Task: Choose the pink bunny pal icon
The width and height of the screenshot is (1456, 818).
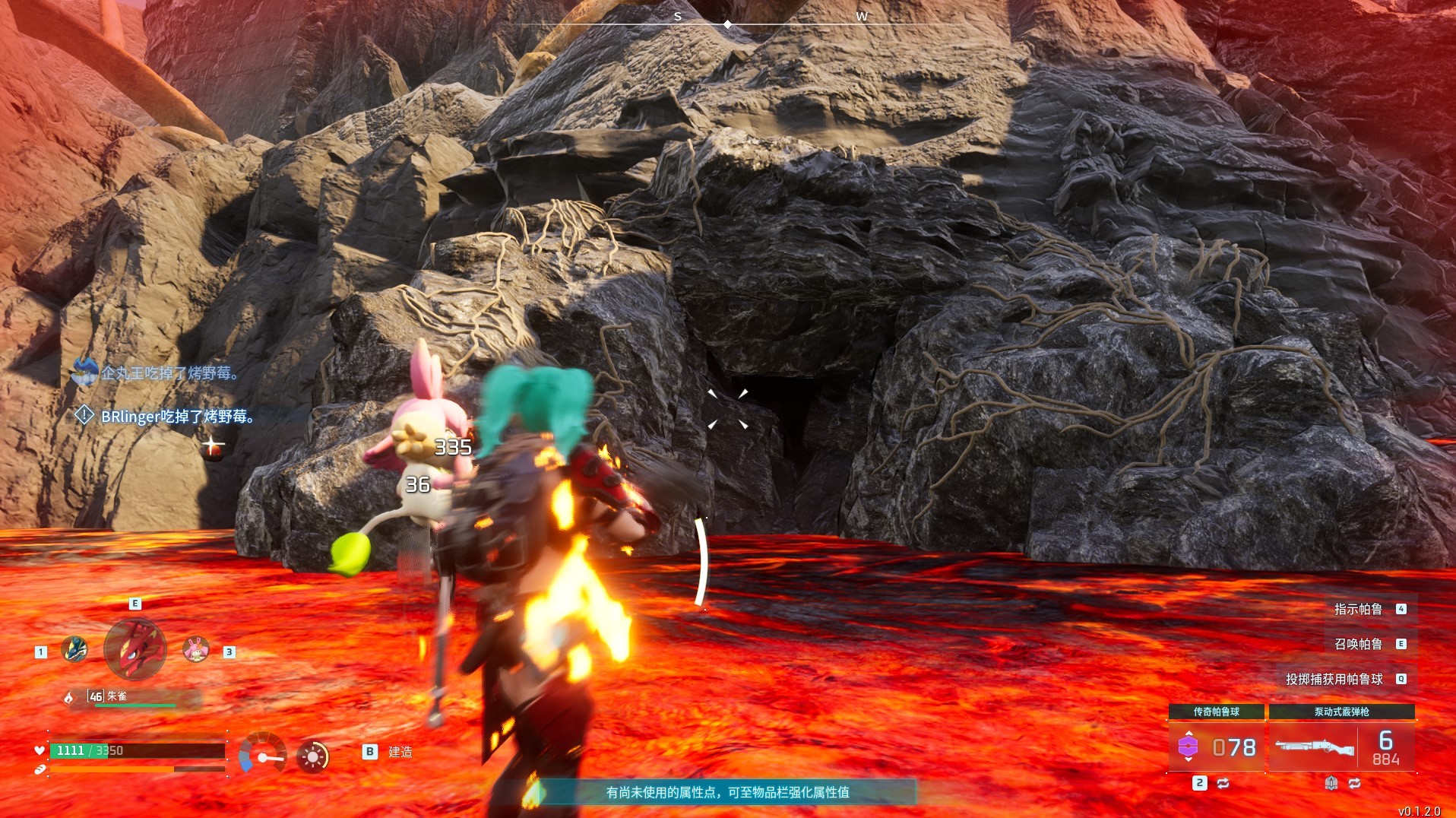Action: pyautogui.click(x=196, y=649)
